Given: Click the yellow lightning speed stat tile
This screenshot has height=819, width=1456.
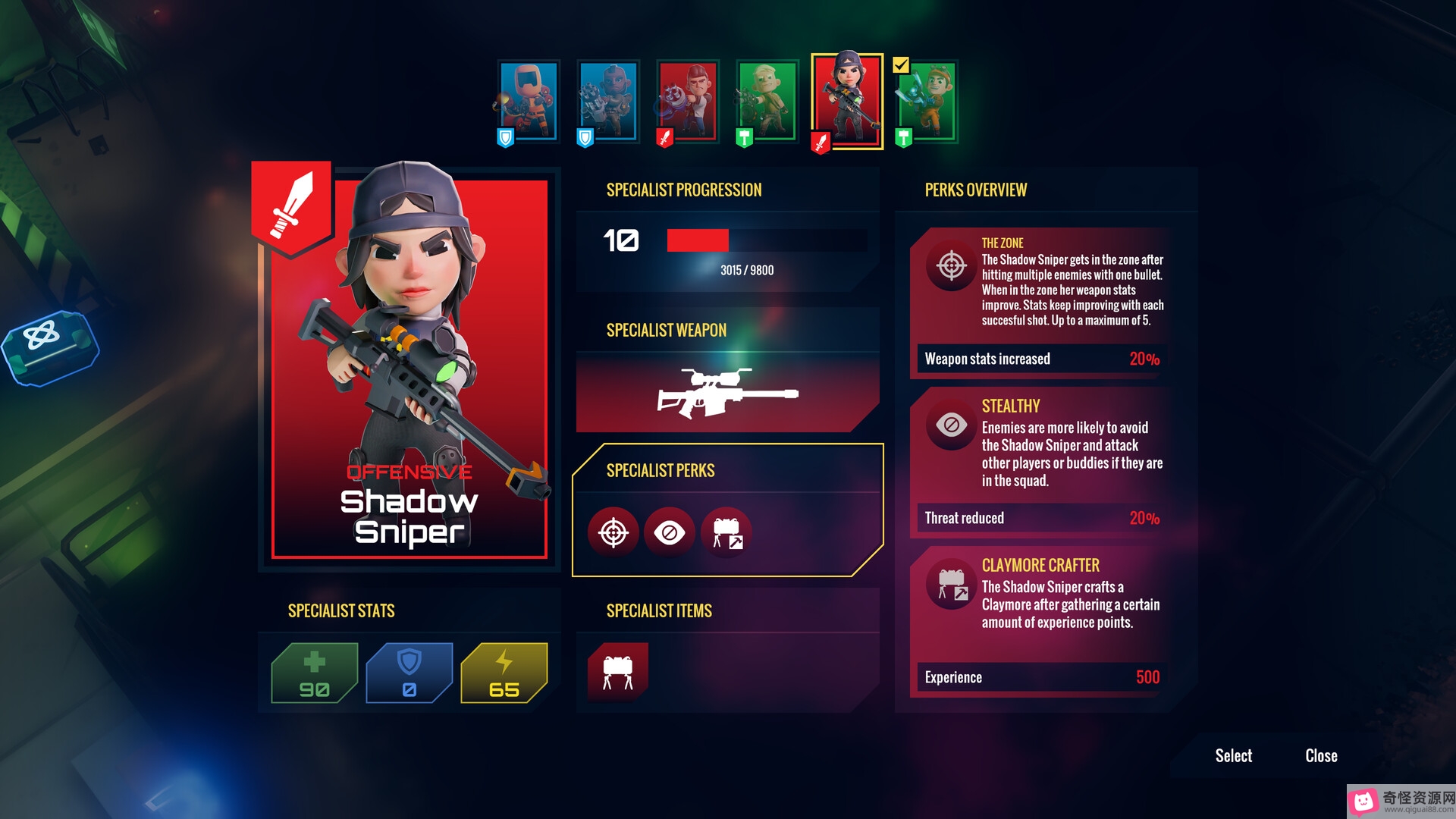Looking at the screenshot, I should click(504, 673).
